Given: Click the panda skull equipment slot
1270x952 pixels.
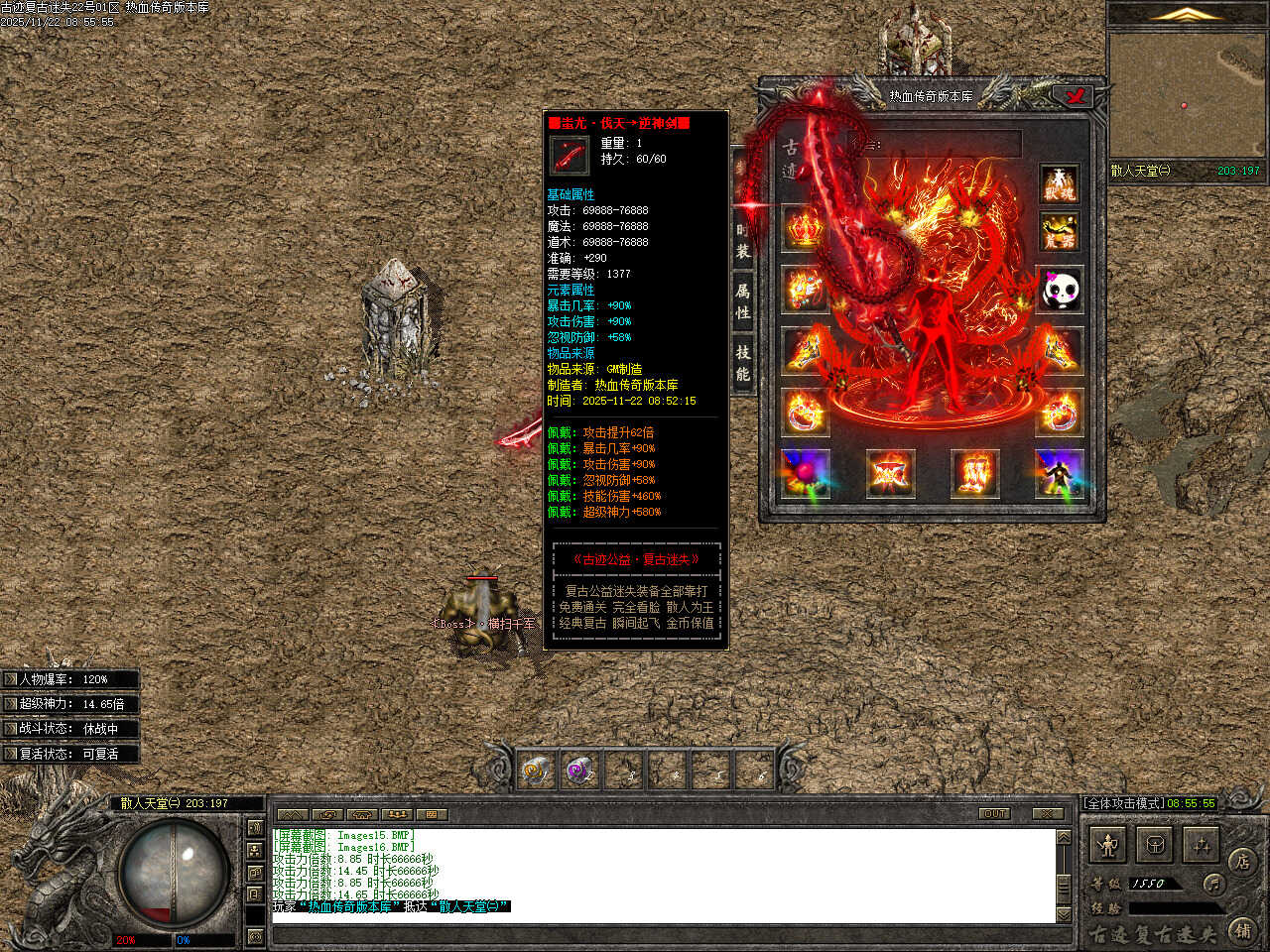Looking at the screenshot, I should pyautogui.click(x=1060, y=291).
